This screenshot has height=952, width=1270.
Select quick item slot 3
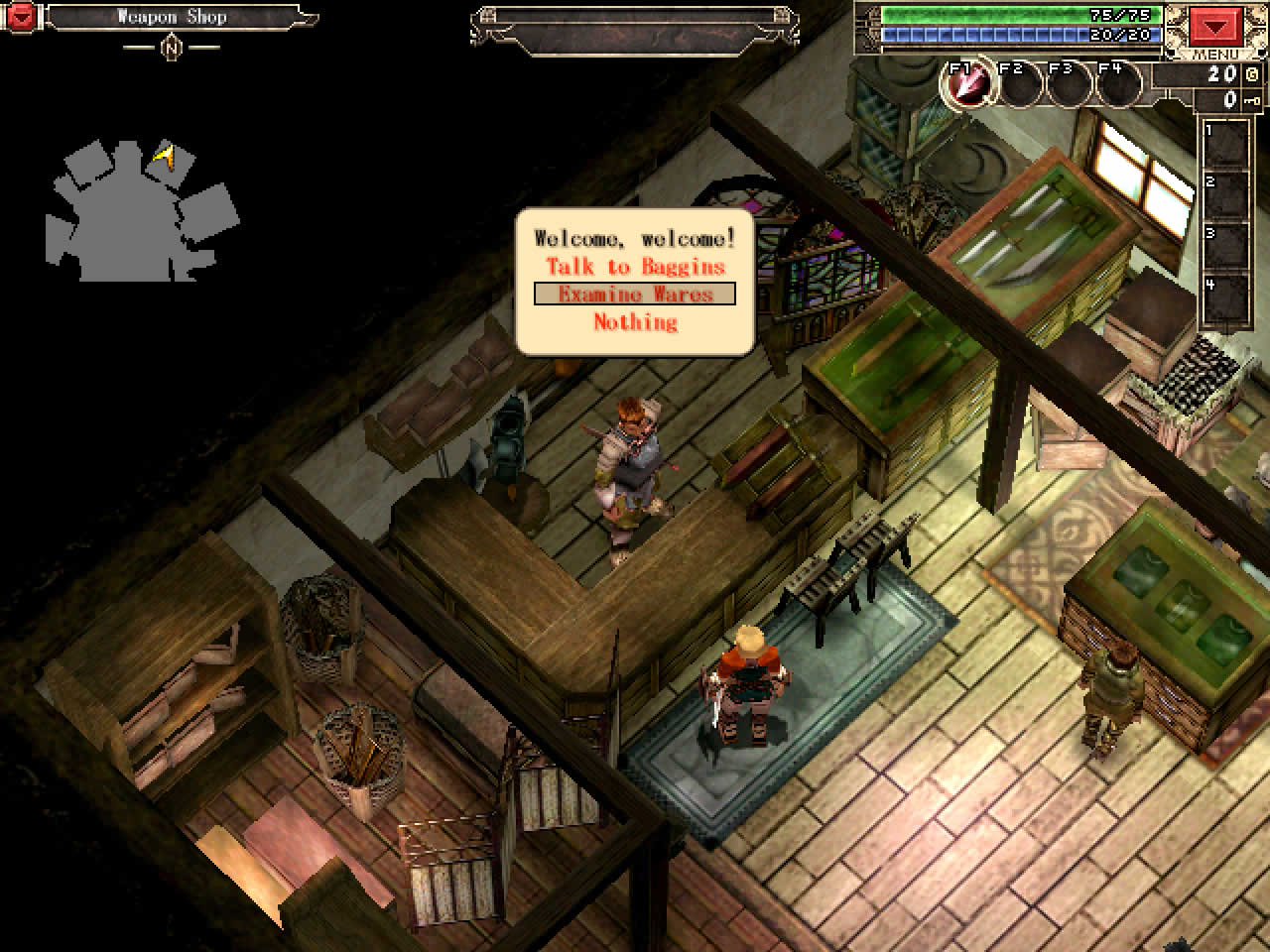(x=1227, y=248)
